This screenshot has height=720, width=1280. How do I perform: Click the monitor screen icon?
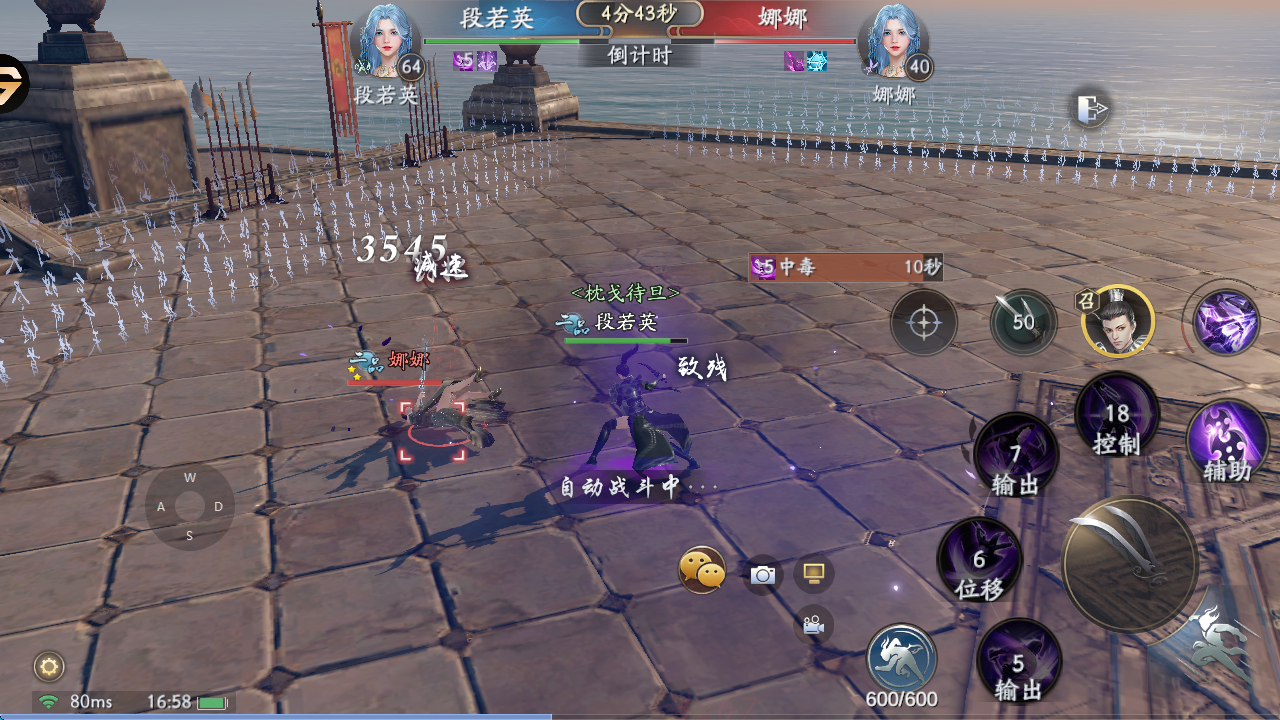814,573
